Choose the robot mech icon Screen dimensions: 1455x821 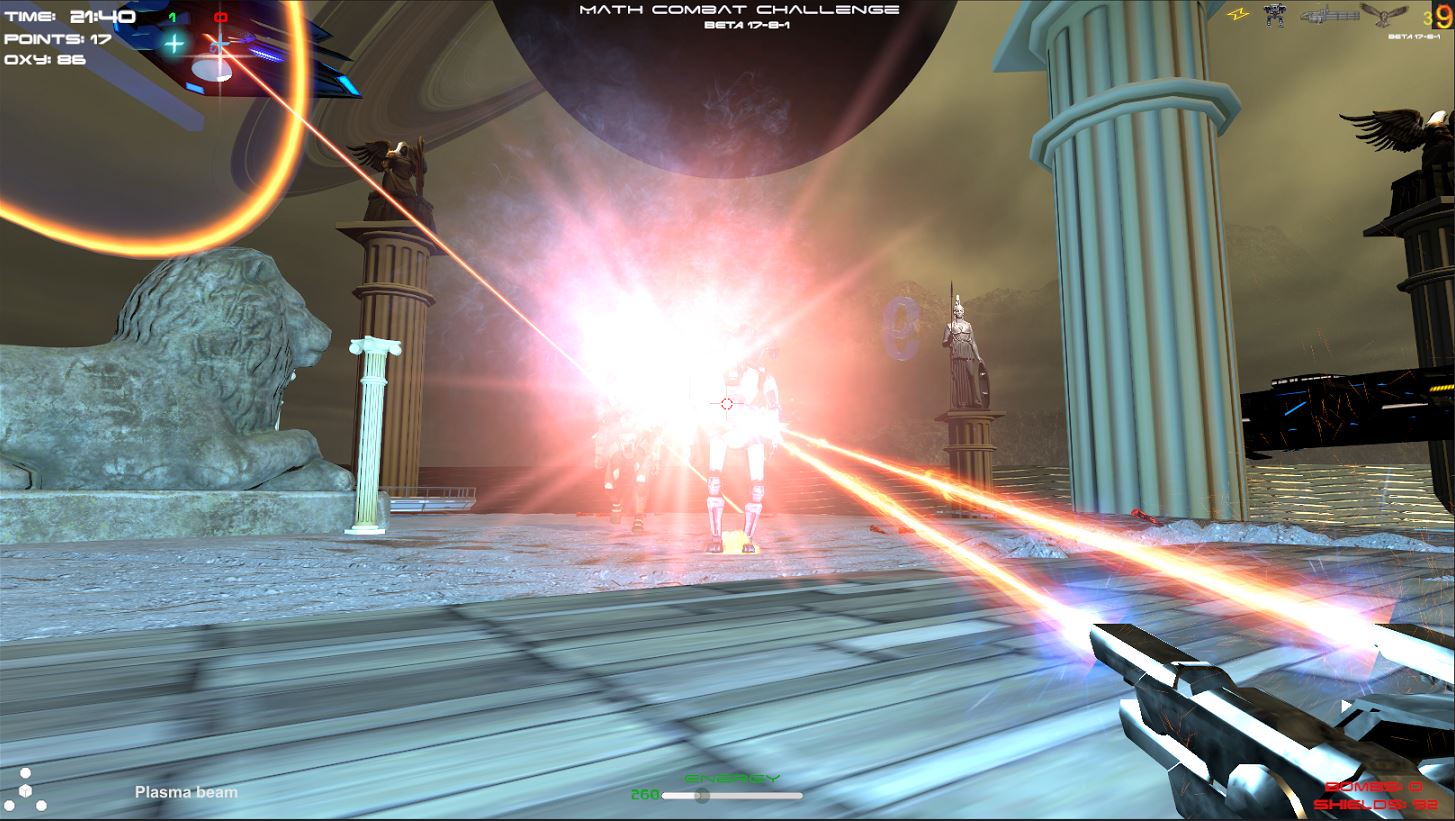[x=1275, y=14]
